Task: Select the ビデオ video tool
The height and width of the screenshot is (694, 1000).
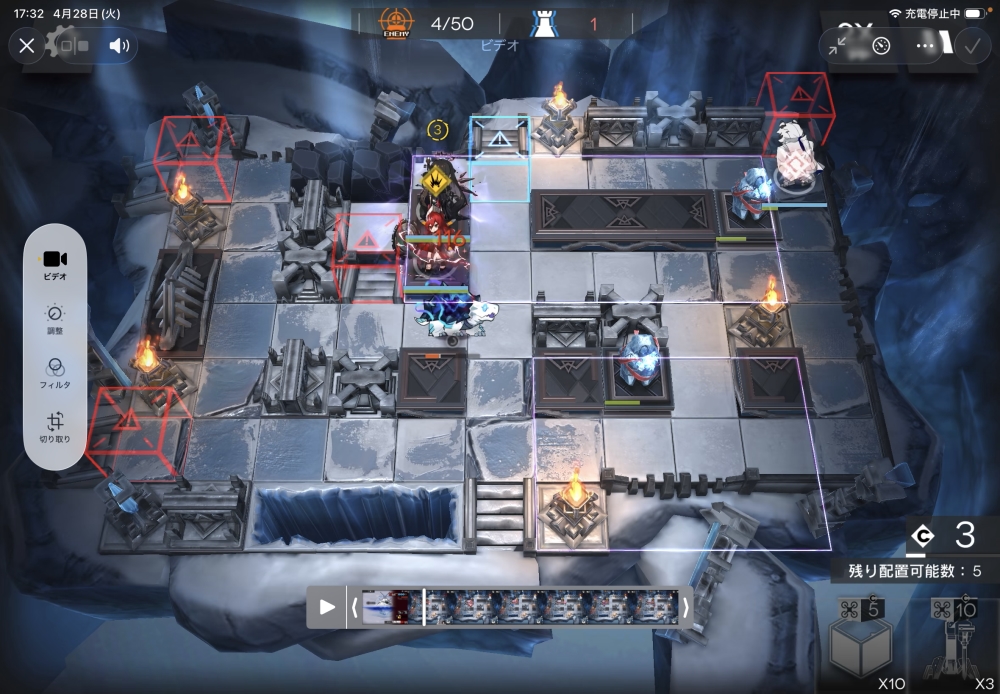Action: (55, 265)
